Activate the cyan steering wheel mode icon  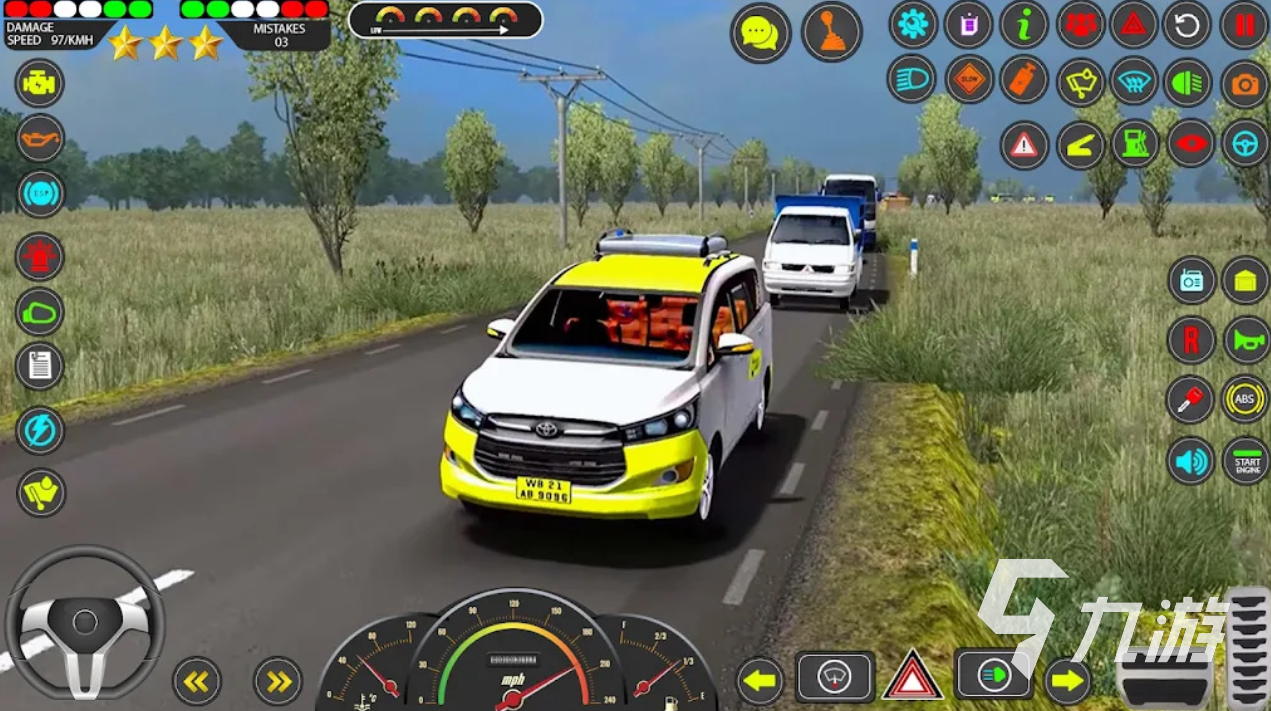click(x=1244, y=145)
